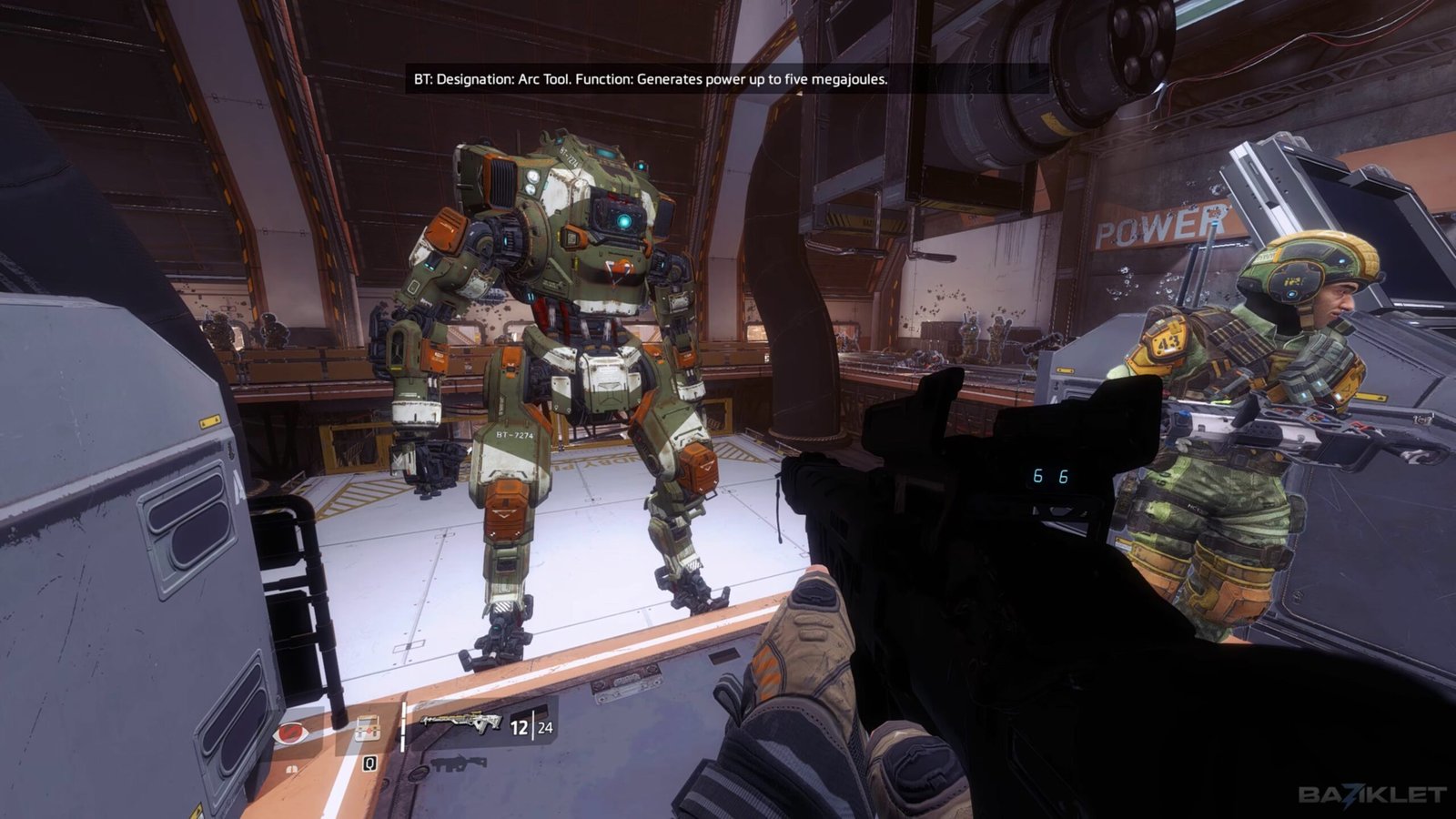Select the red eye cloak ability icon
Screen dimensions: 1456x819
point(290,732)
